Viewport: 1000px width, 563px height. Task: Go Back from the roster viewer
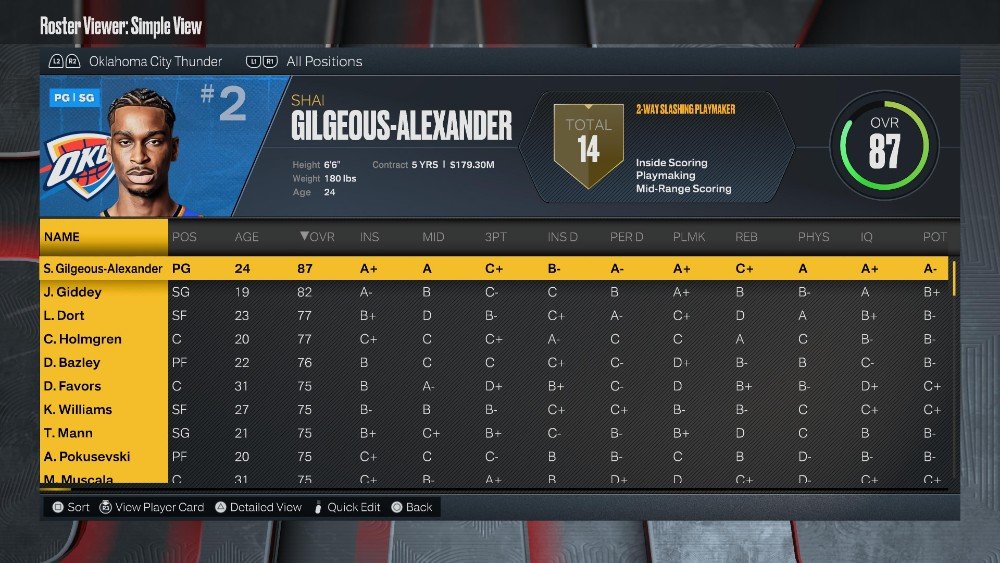[419, 507]
